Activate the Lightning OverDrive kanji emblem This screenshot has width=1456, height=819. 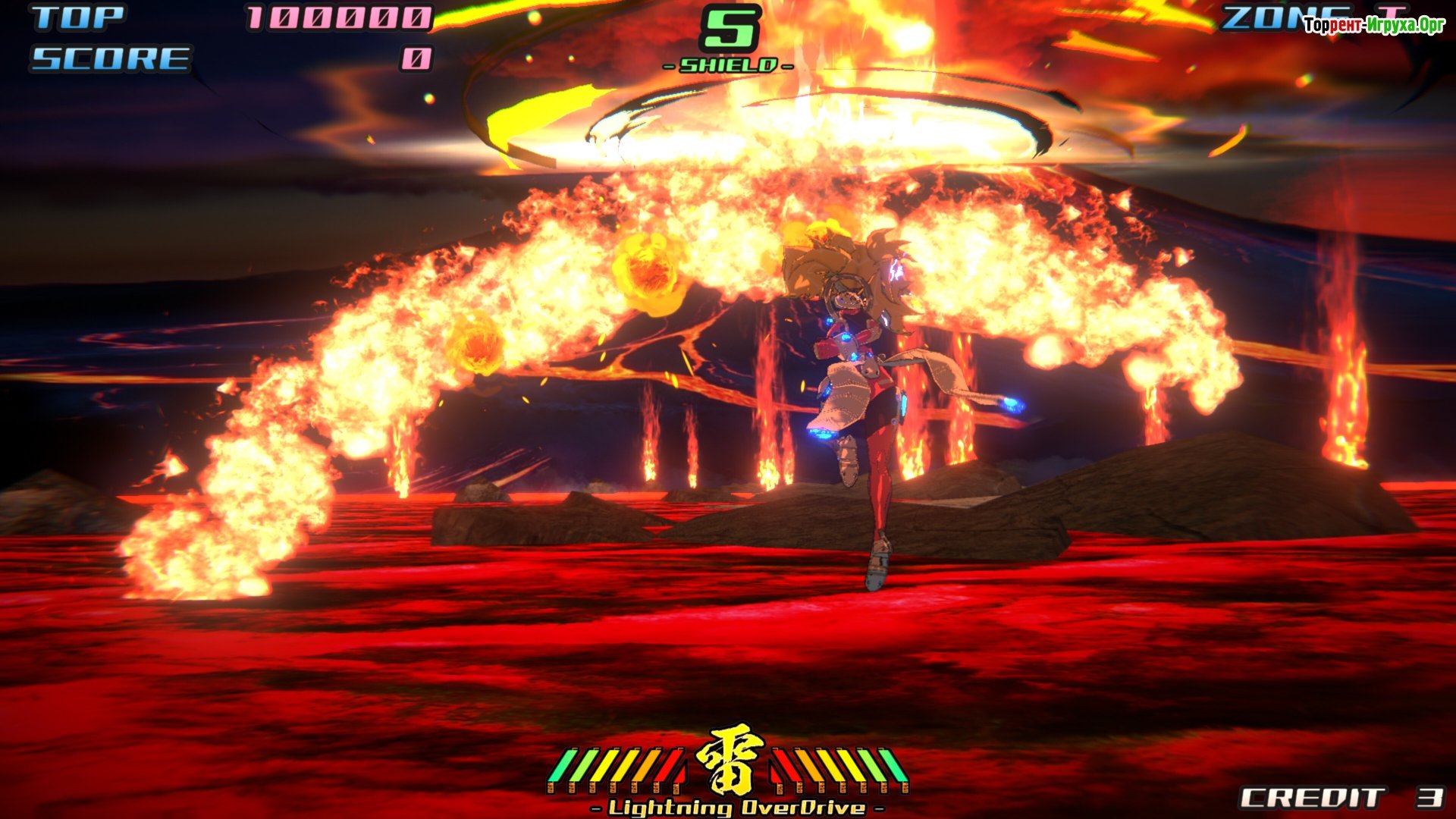(x=729, y=761)
